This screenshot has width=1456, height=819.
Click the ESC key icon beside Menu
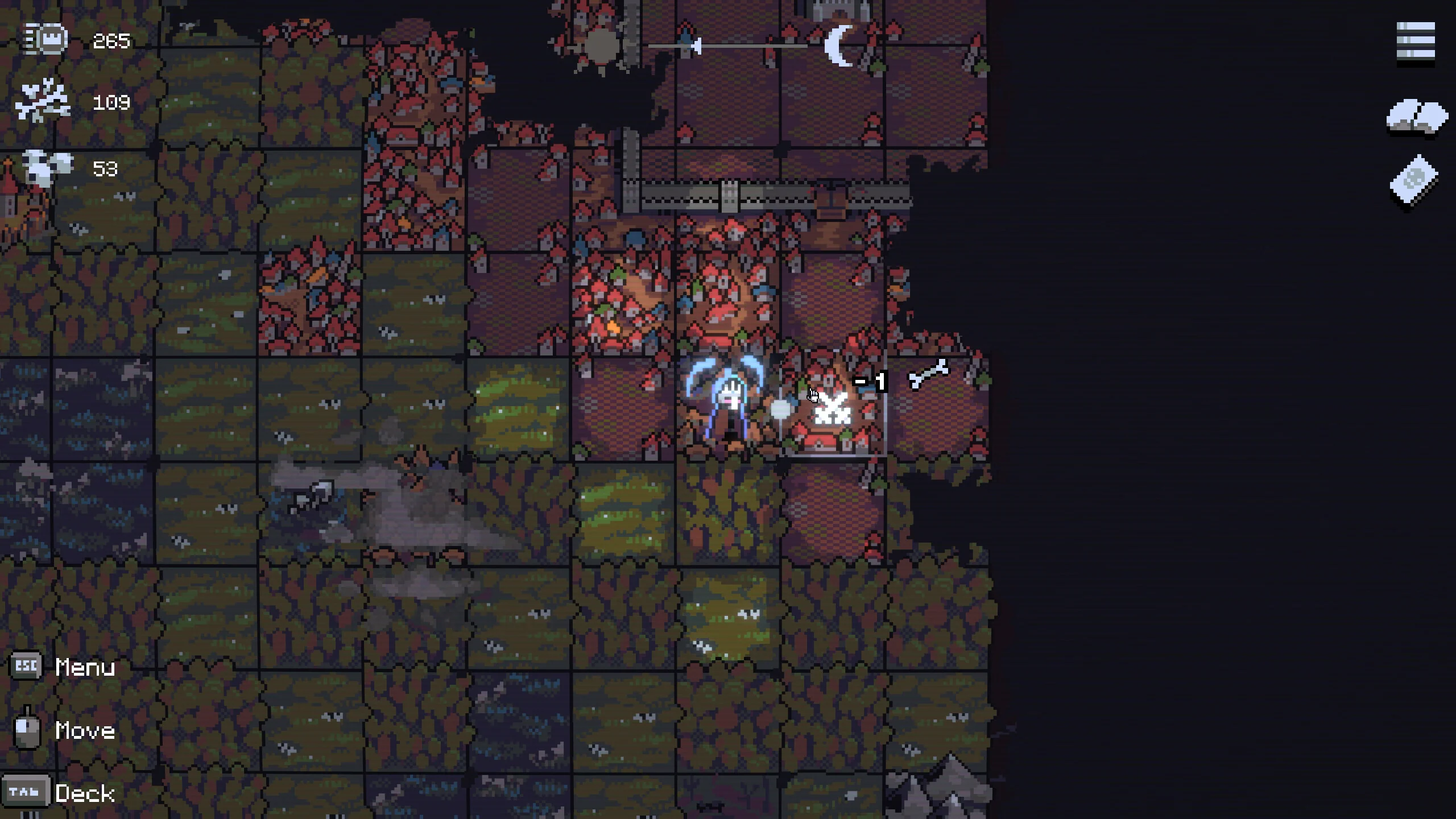click(26, 665)
